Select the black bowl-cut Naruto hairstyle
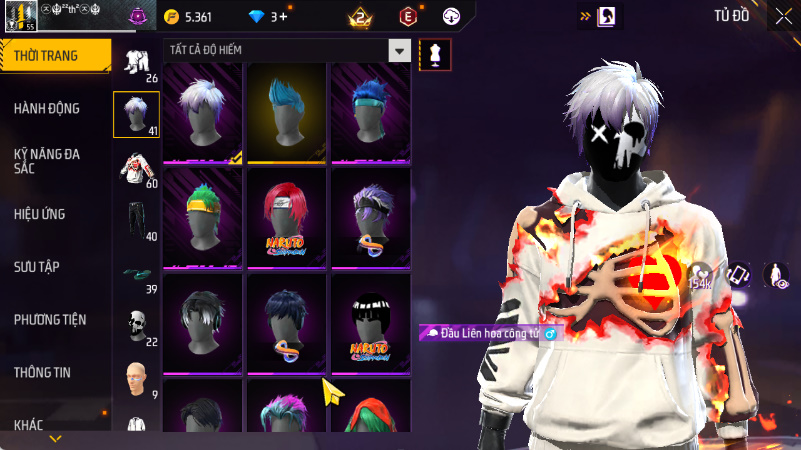Screen dimensions: 801x450 pyautogui.click(x=371, y=321)
